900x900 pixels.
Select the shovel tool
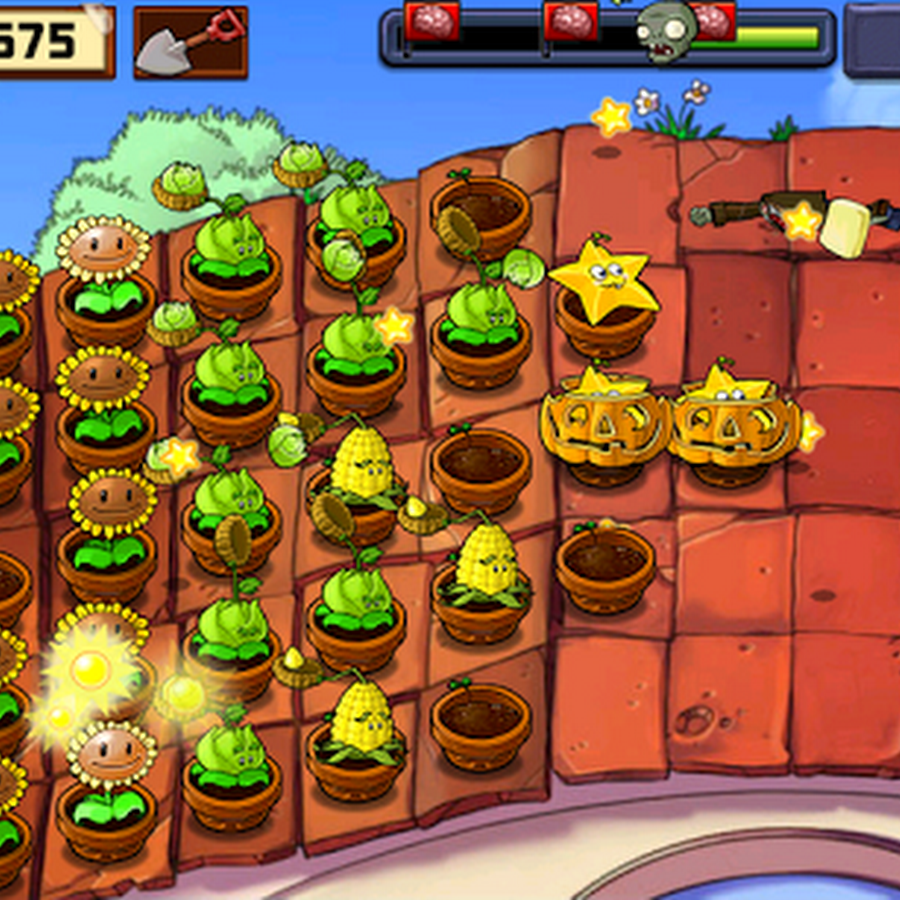point(190,42)
